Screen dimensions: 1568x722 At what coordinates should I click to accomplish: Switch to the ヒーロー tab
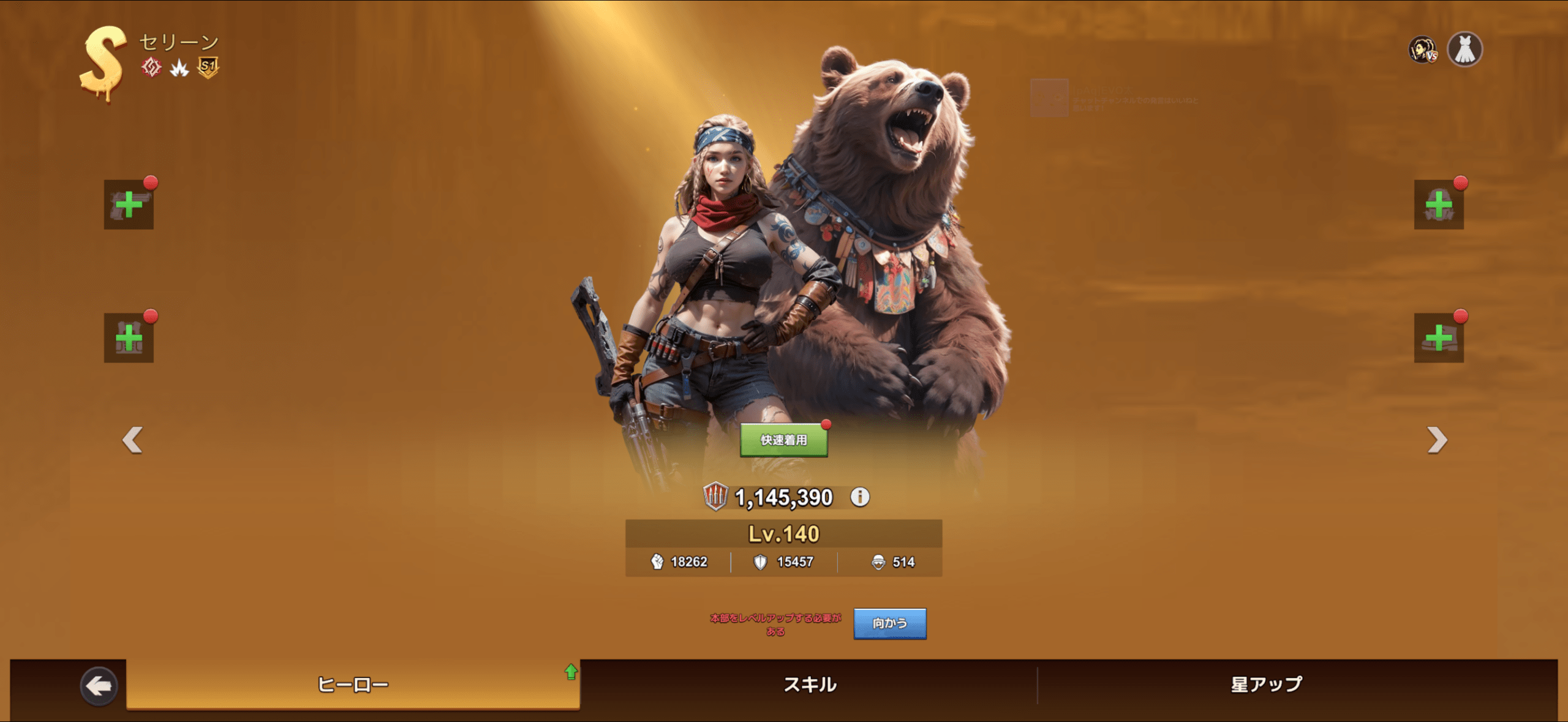(x=353, y=684)
